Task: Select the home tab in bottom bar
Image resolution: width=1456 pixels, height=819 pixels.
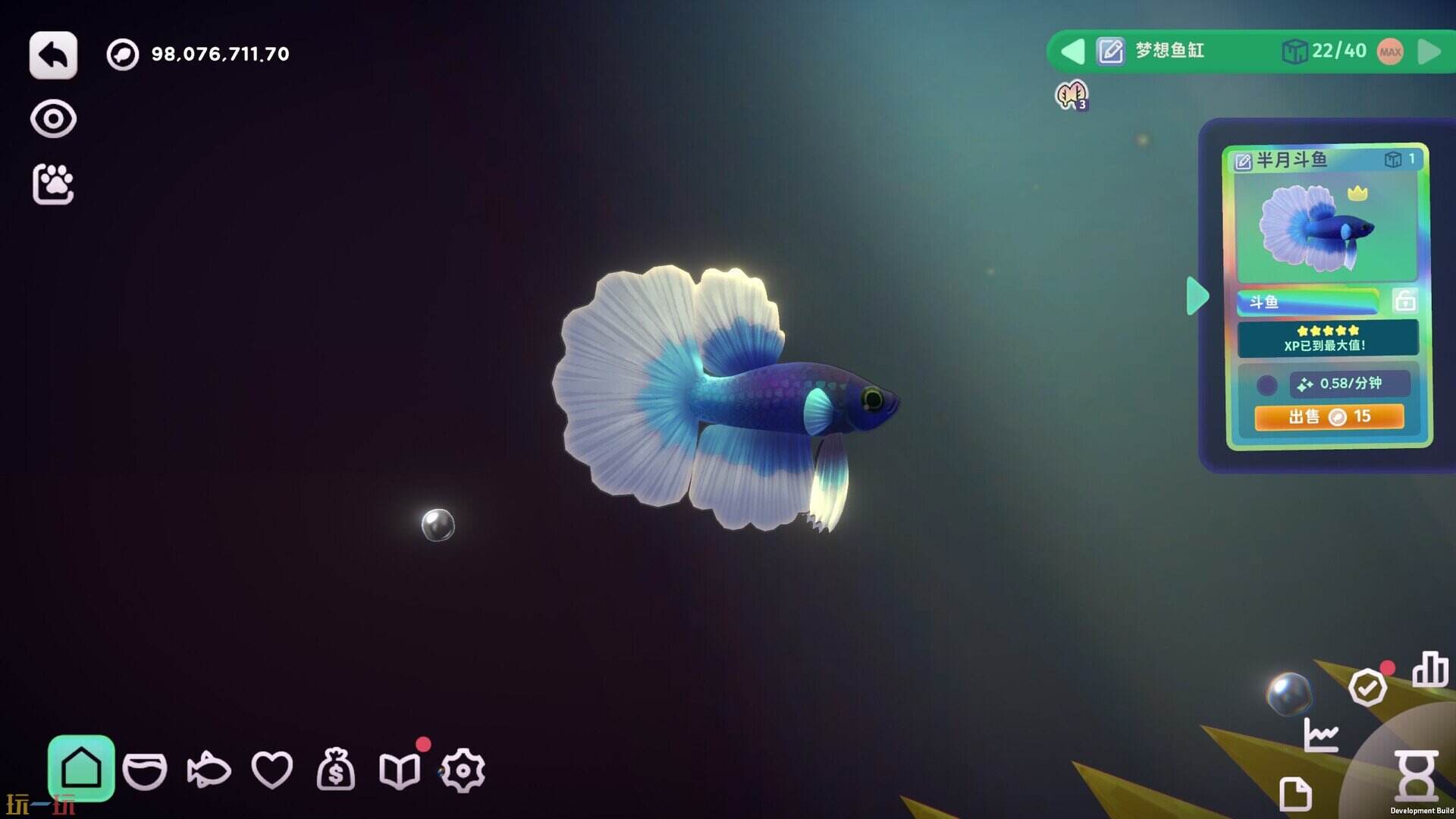Action: pyautogui.click(x=81, y=769)
